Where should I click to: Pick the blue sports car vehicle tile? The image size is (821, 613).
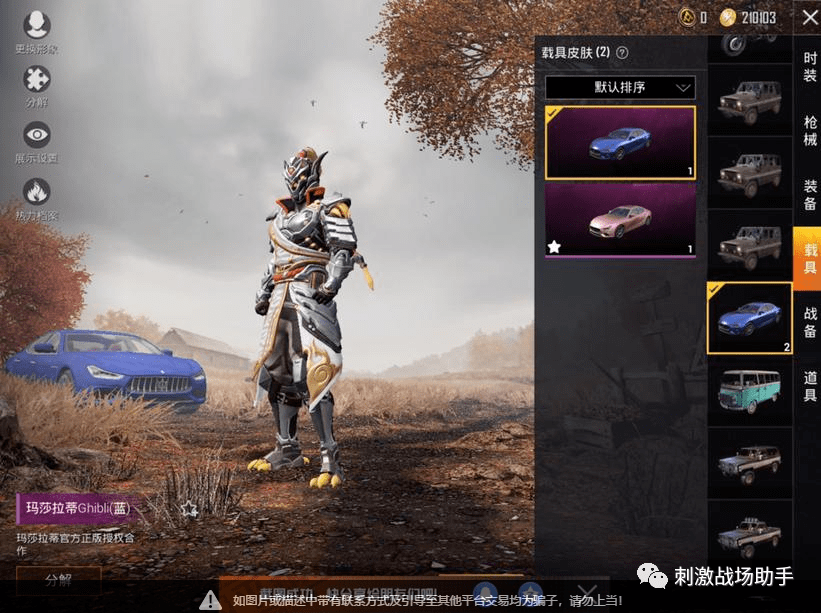pos(749,319)
